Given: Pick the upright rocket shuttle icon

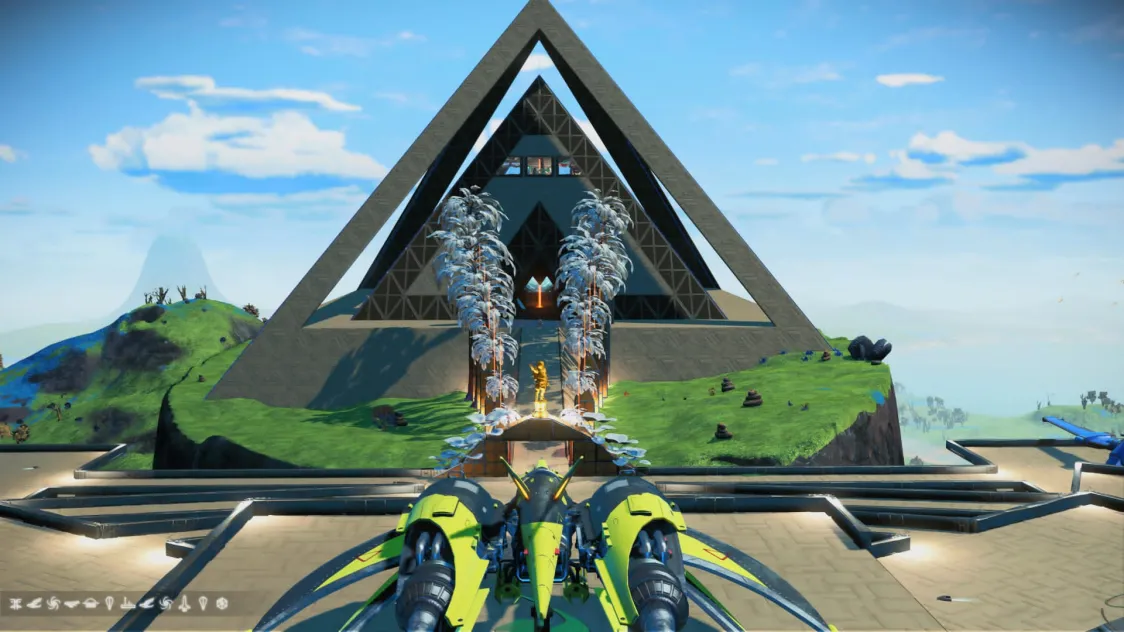Looking at the screenshot, I should [x=184, y=604].
